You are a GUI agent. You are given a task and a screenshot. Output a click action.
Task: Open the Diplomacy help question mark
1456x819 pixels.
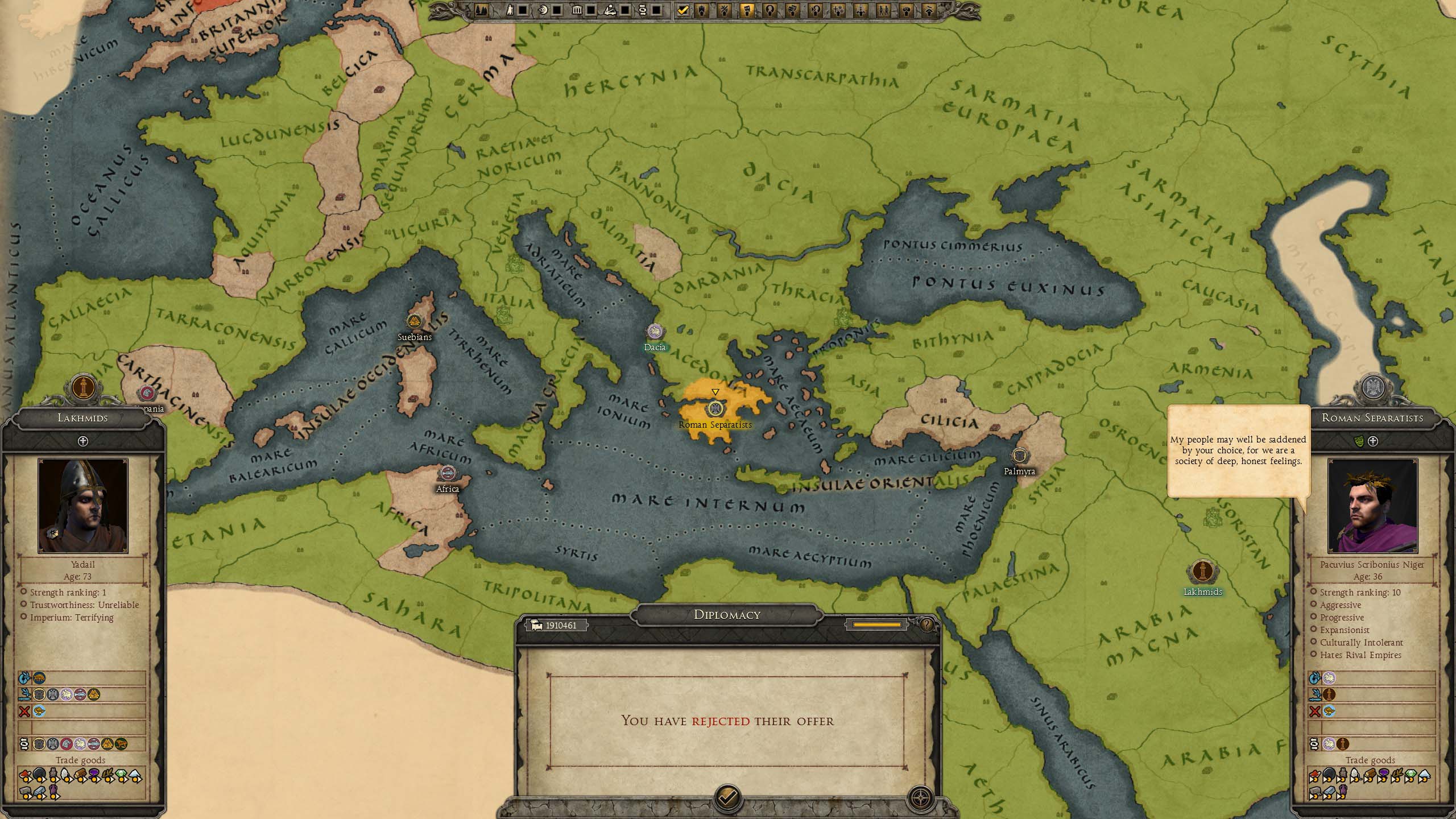click(926, 626)
